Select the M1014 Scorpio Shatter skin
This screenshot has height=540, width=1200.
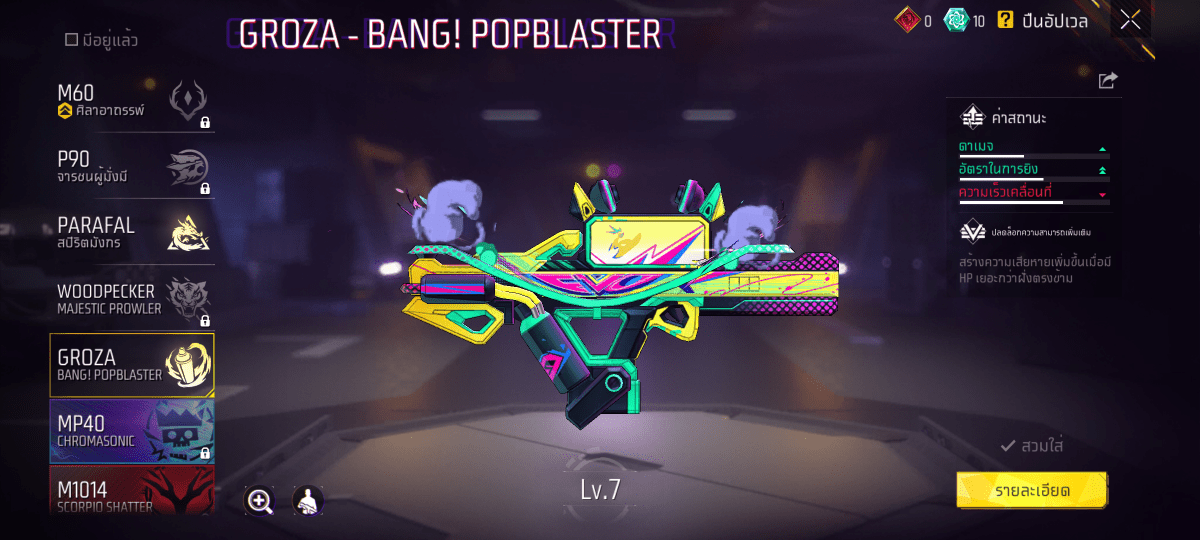pos(132,492)
